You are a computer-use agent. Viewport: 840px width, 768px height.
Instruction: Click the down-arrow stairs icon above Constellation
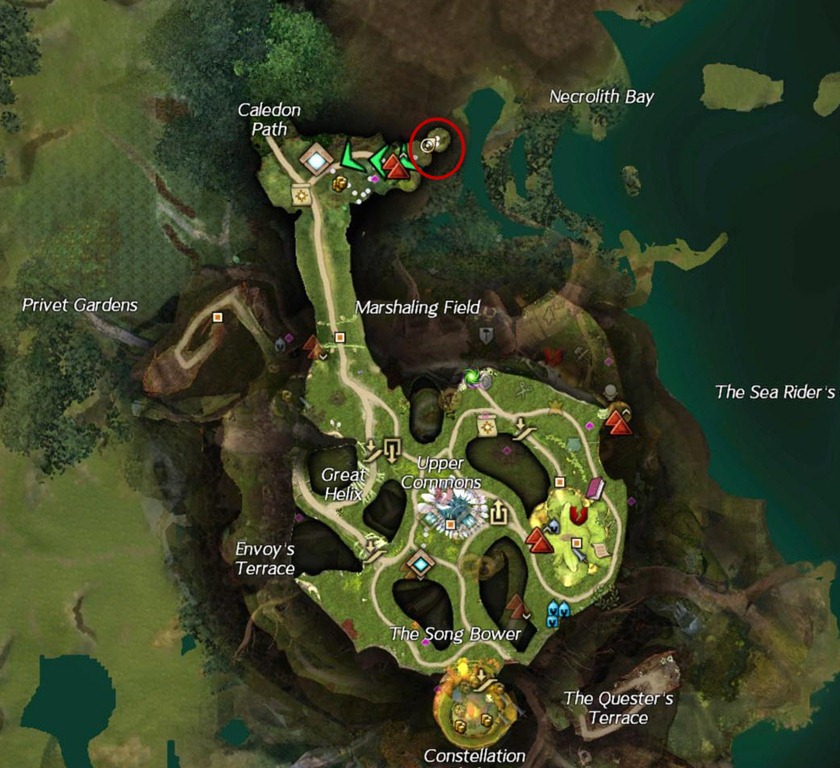tap(486, 678)
